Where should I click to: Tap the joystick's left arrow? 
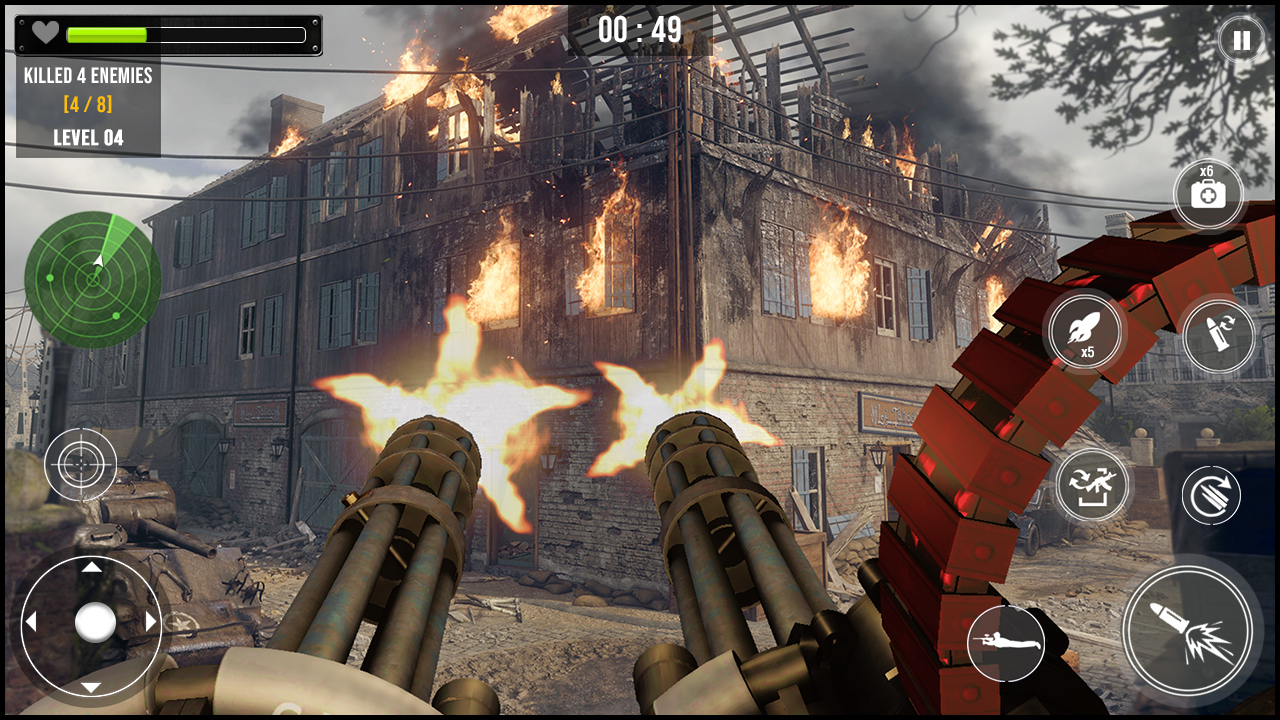(x=31, y=622)
